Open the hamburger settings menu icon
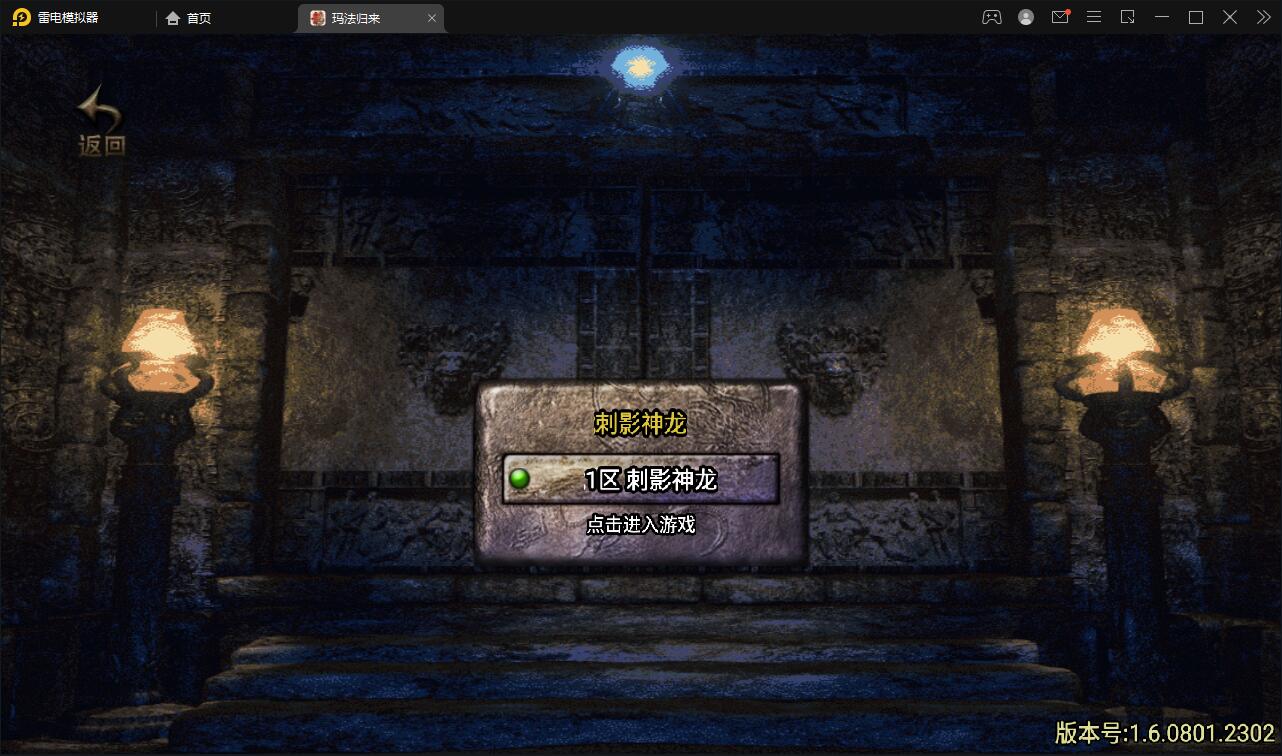This screenshot has height=756, width=1282. click(1094, 17)
